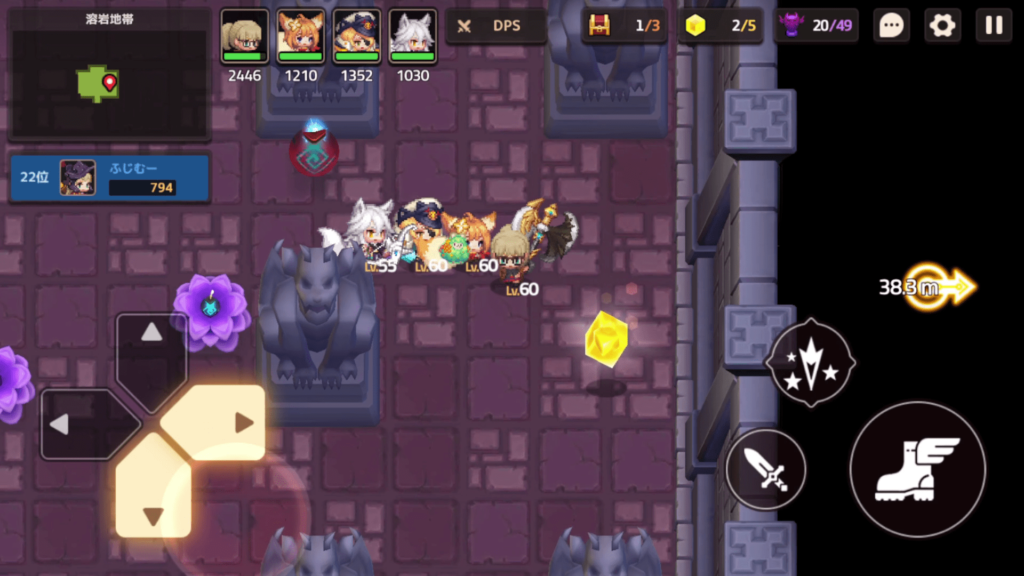Toggle the DPS meter button
Screen dimensions: 1024x576
pyautogui.click(x=496, y=26)
